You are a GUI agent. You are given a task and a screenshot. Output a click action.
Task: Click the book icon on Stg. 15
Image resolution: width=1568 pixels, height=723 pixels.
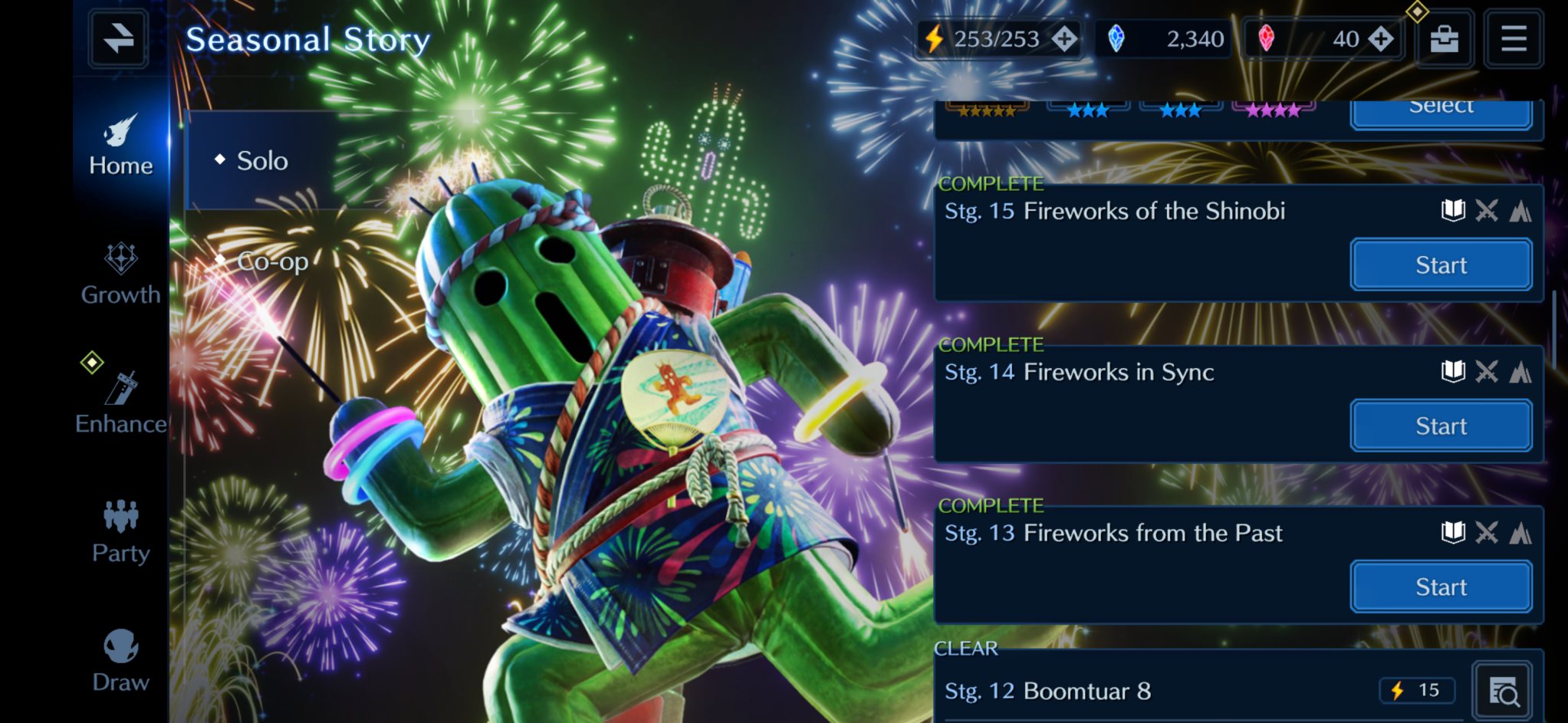[1452, 211]
